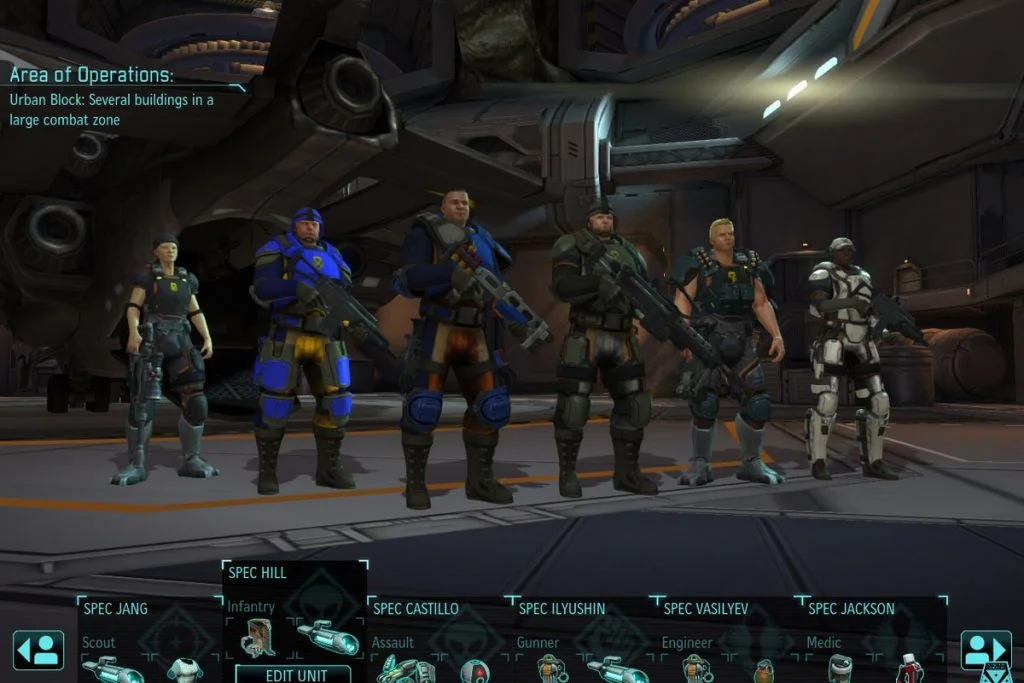Select Spec Jang's white vest item slot

point(185,669)
